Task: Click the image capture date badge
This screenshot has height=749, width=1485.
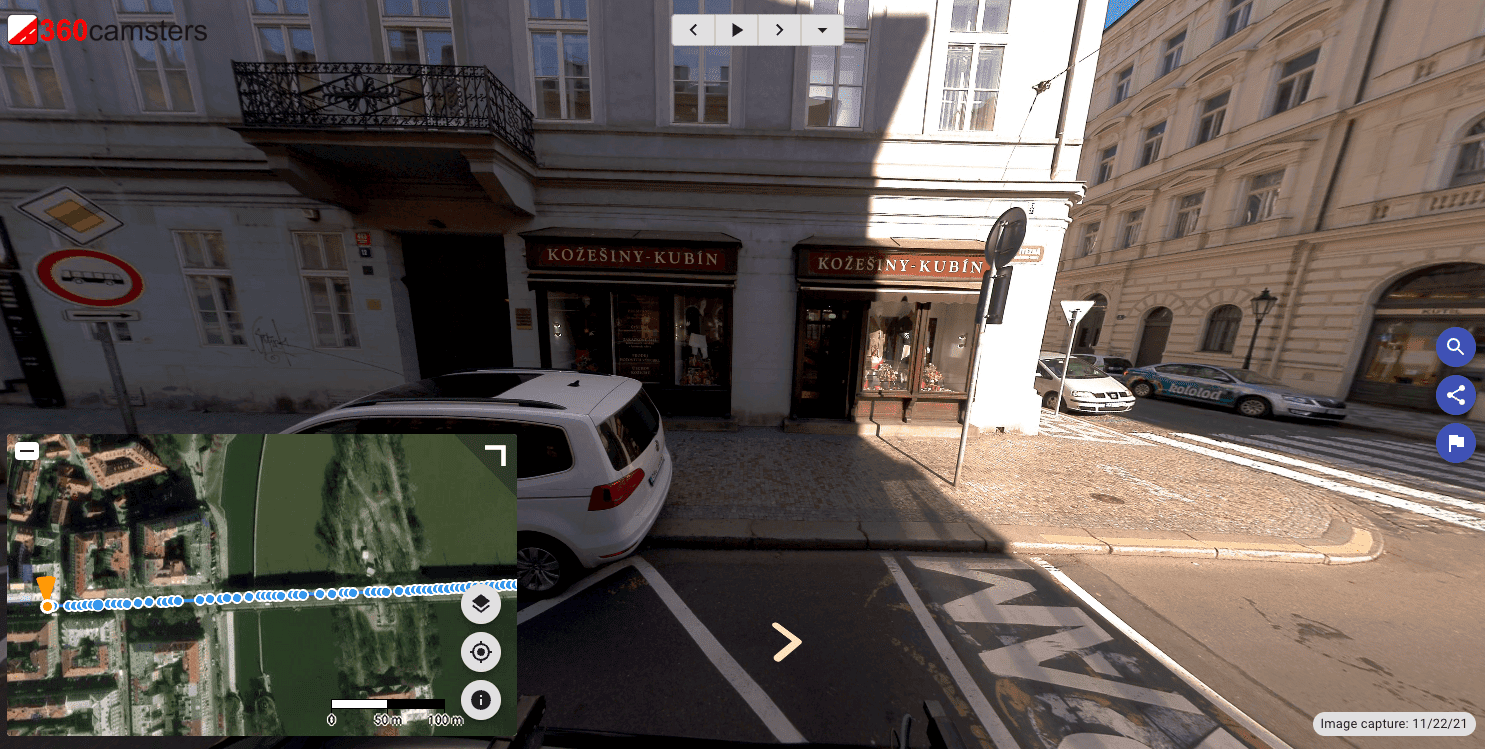Action: [1394, 724]
